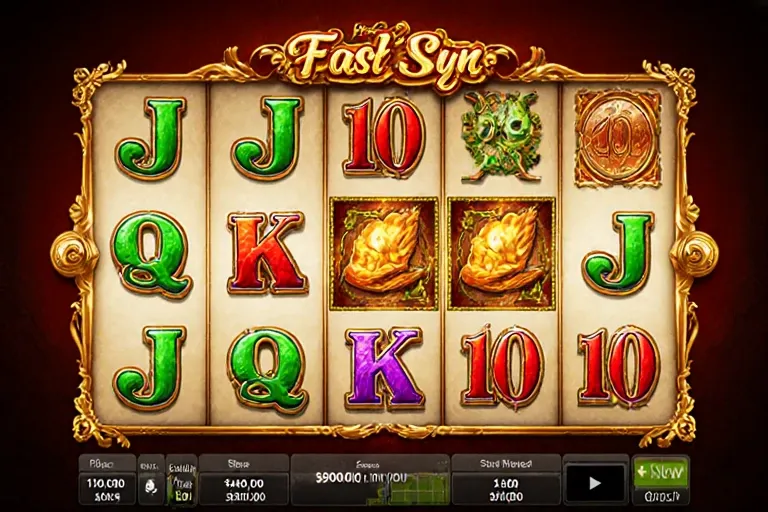Select the small green-text panel beside the white icon

[181, 480]
